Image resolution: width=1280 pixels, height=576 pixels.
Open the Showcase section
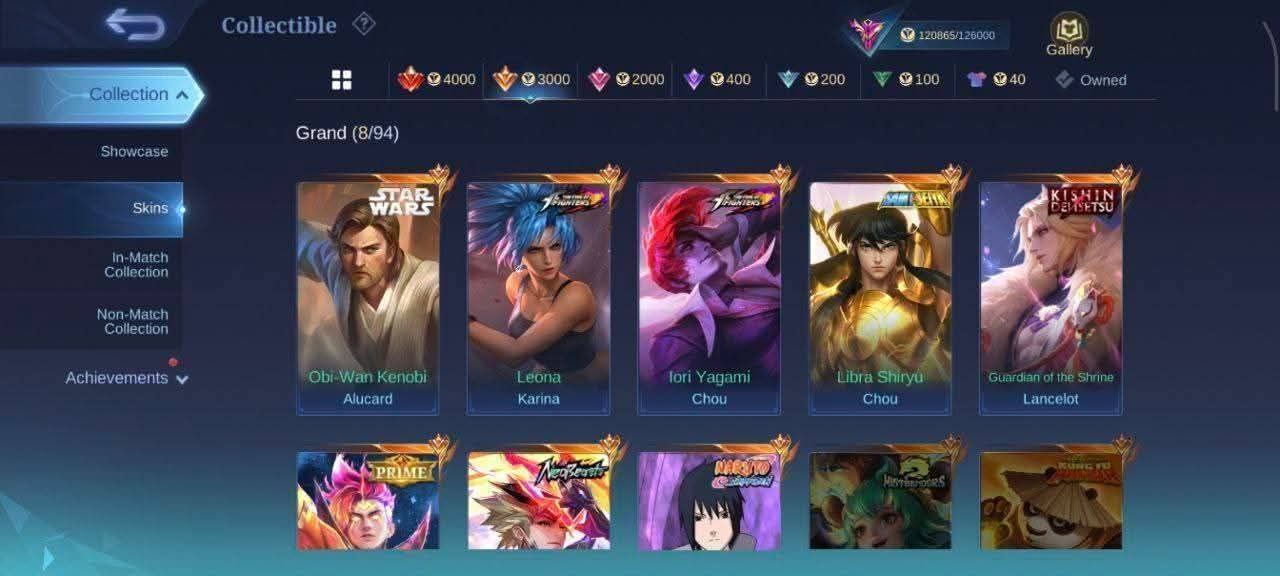[x=134, y=152]
